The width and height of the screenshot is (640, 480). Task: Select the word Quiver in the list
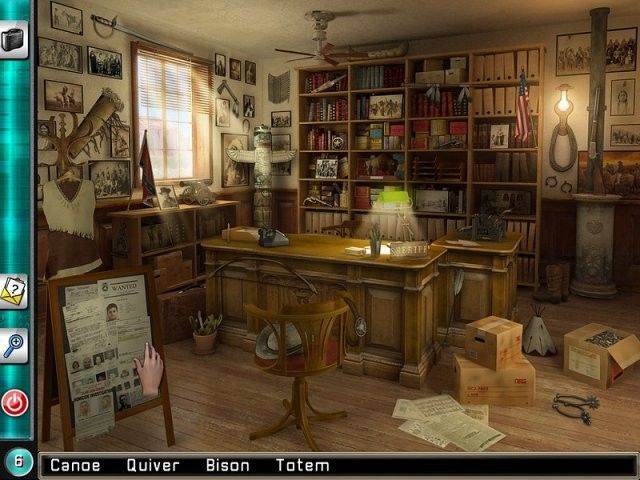tap(153, 465)
